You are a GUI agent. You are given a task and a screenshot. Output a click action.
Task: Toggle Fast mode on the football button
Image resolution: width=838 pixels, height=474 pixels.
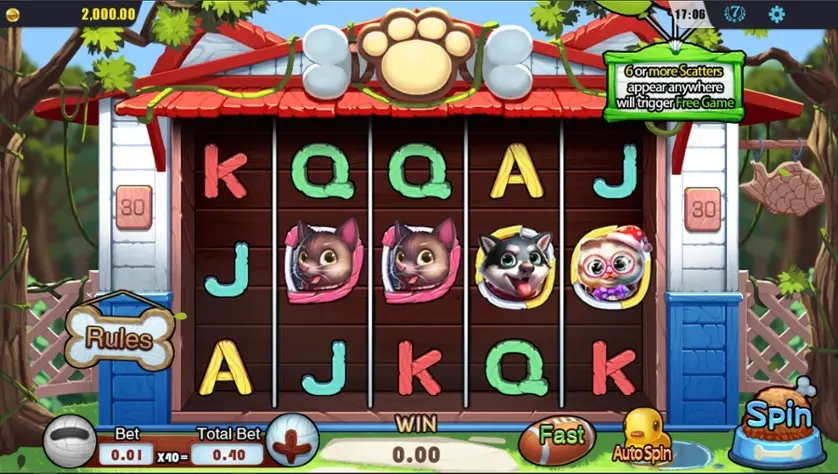(x=558, y=438)
